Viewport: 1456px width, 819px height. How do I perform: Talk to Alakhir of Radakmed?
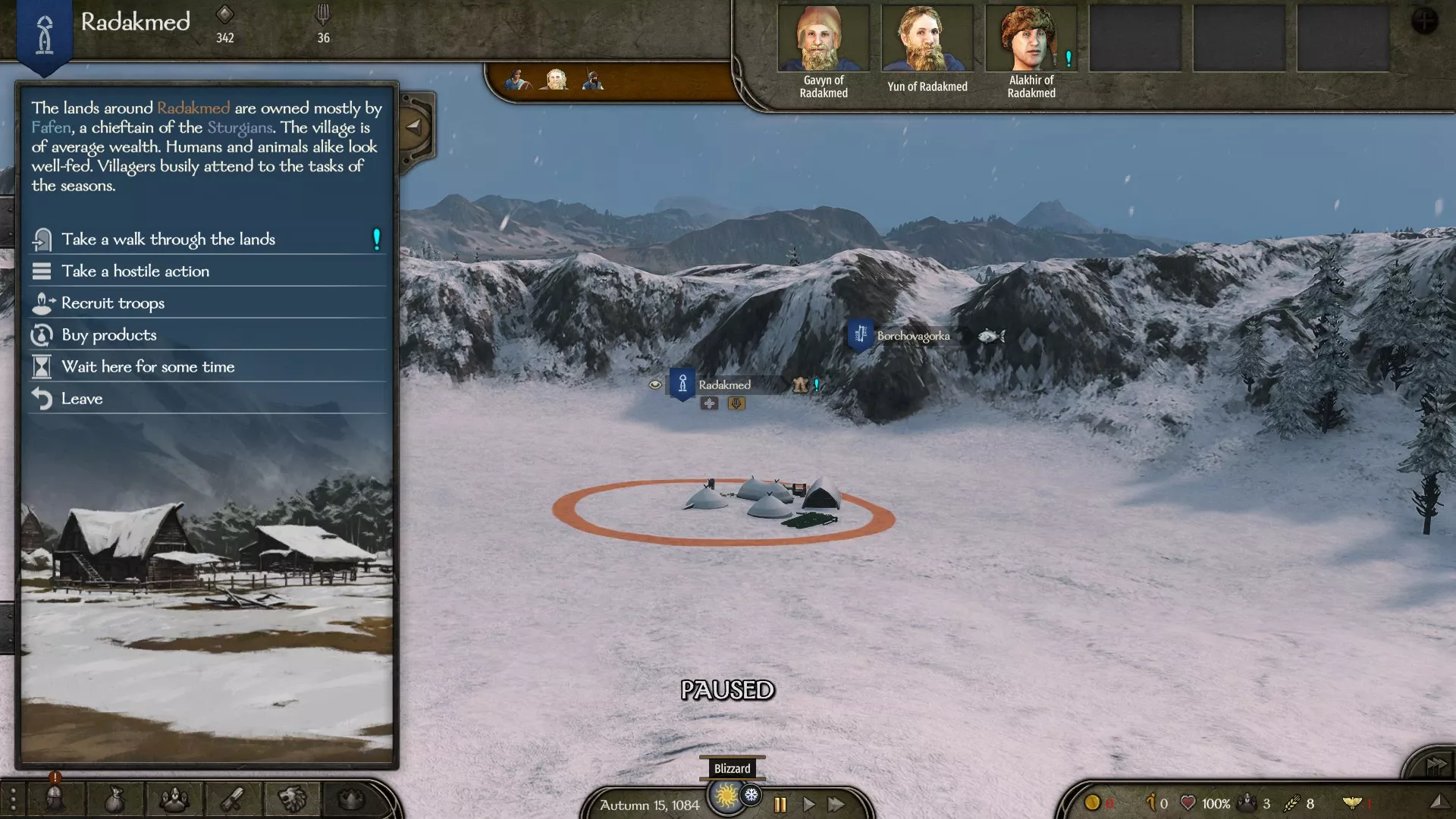[x=1031, y=39]
